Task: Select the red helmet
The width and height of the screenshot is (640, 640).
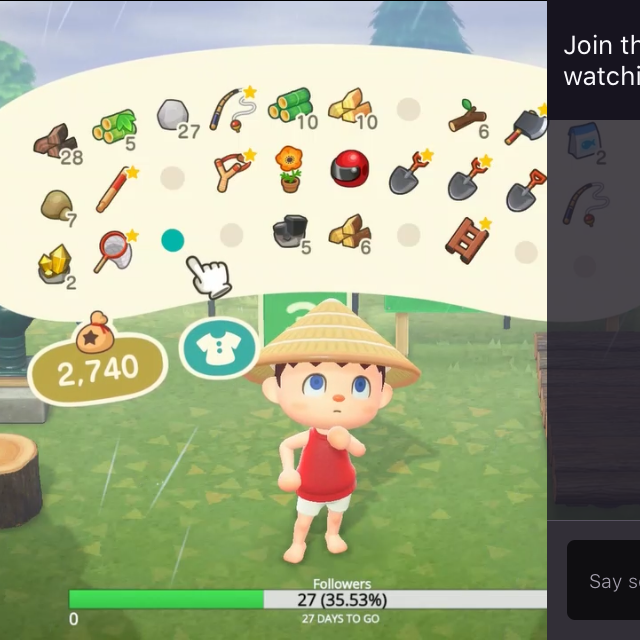Action: [349, 169]
